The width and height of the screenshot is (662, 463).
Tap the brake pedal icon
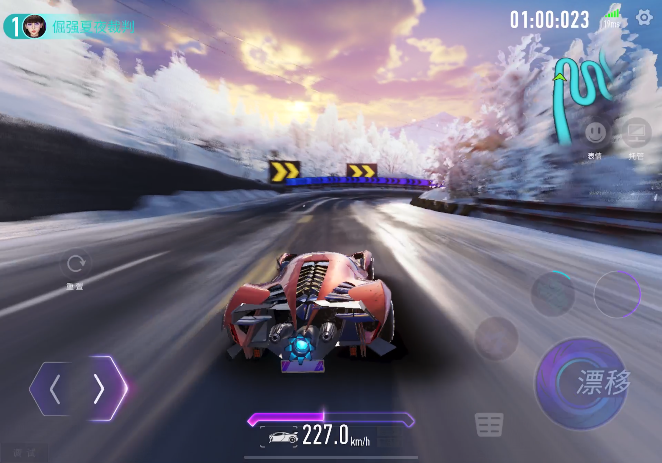(x=489, y=425)
